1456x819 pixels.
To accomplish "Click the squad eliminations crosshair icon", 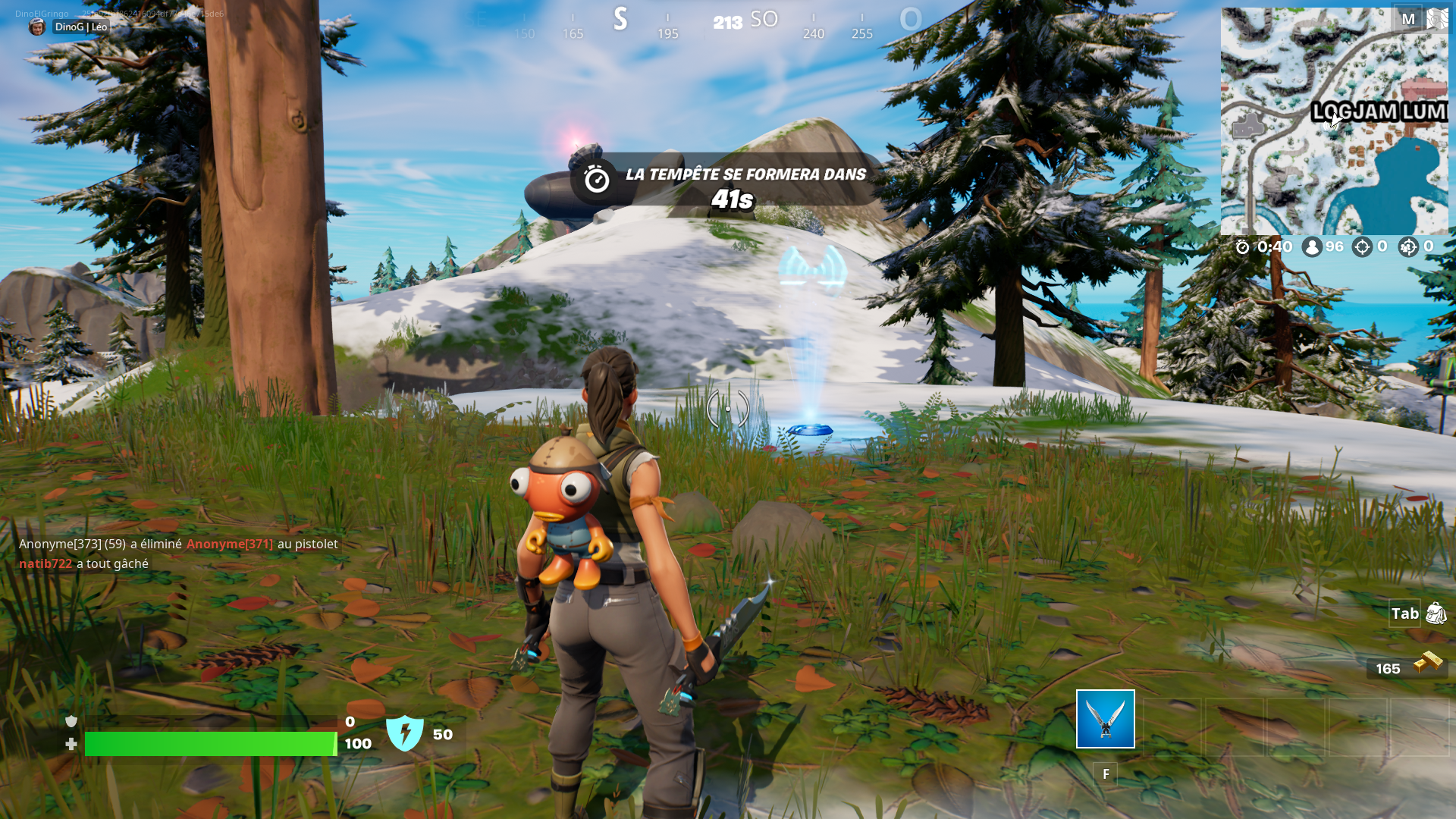I will tap(1410, 246).
